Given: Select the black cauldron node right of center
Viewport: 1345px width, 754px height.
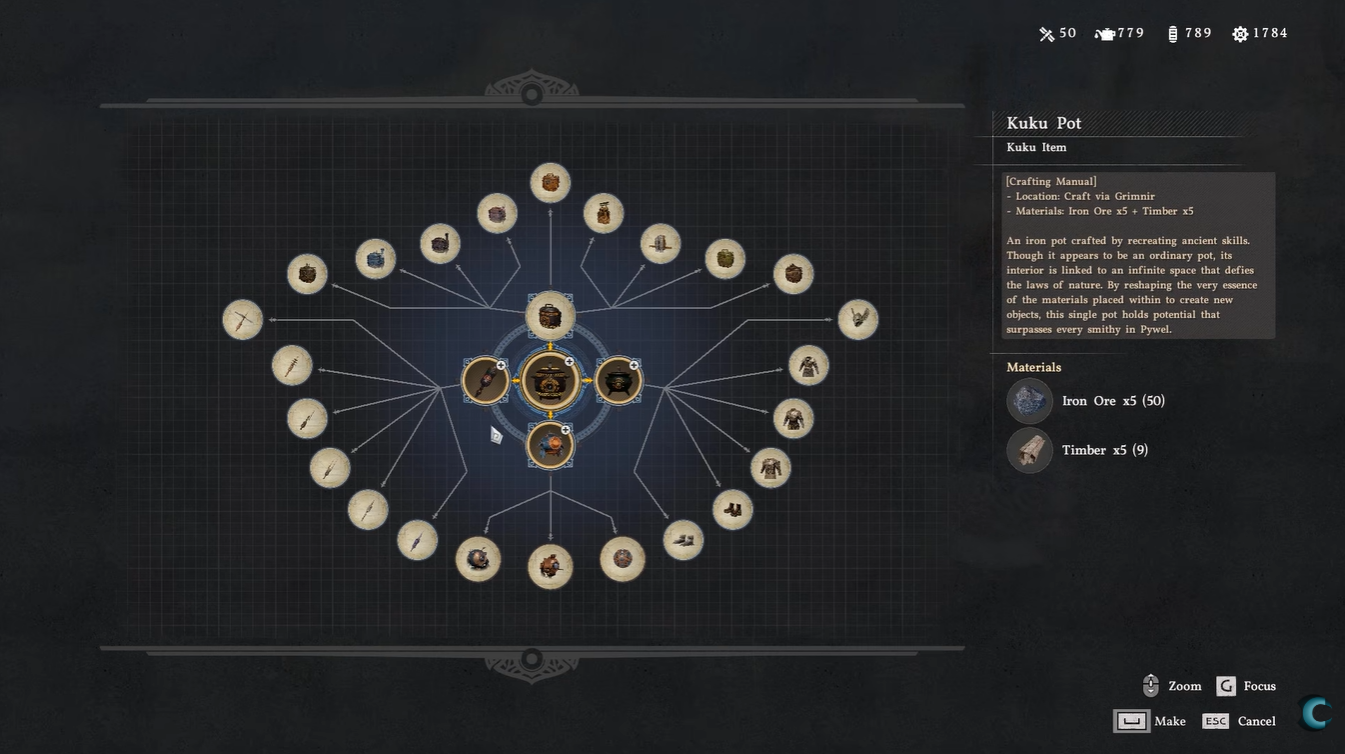Looking at the screenshot, I should pyautogui.click(x=618, y=381).
